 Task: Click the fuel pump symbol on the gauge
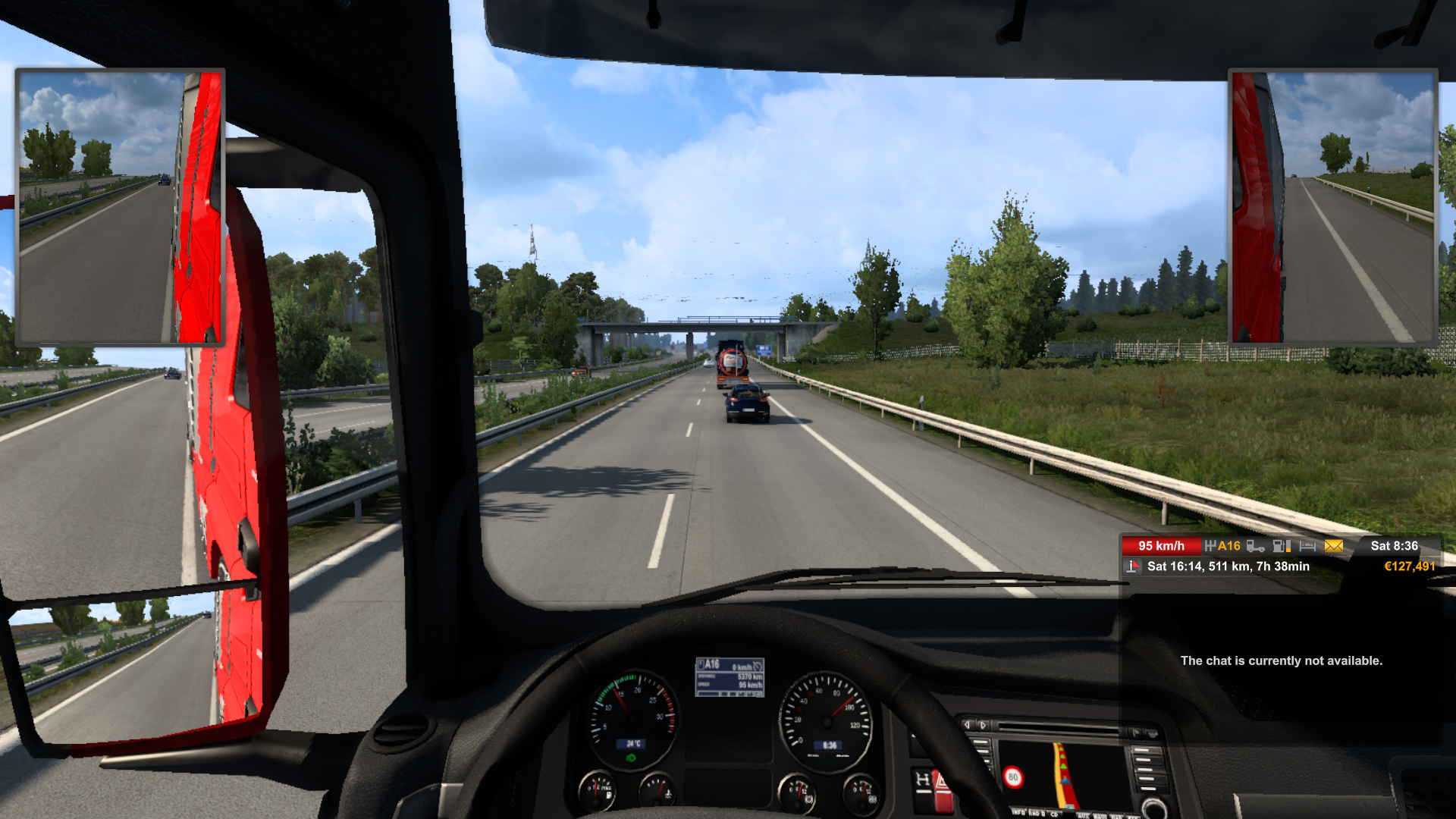(x=609, y=795)
